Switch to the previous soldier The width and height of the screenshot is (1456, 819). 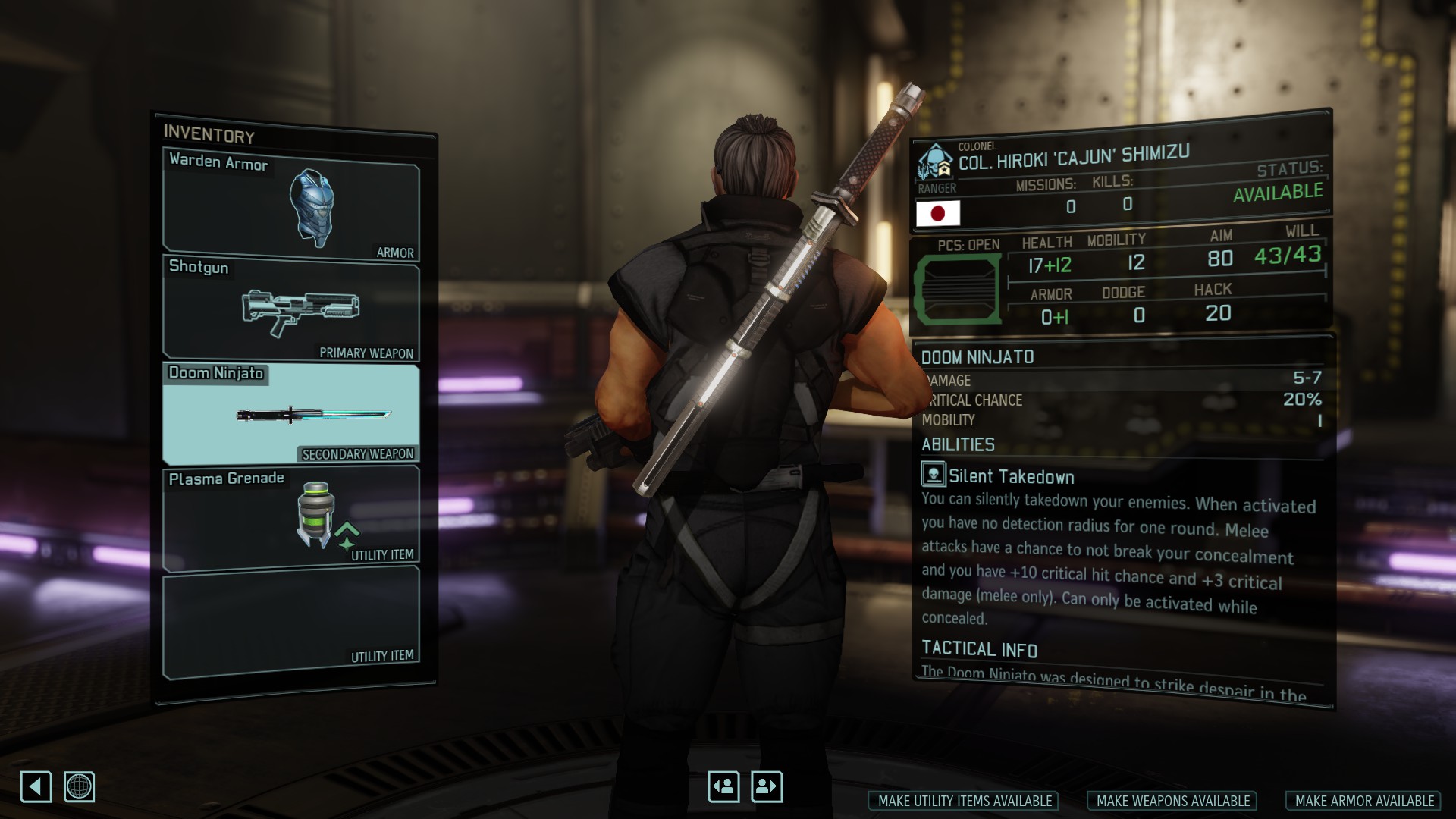[x=723, y=786]
